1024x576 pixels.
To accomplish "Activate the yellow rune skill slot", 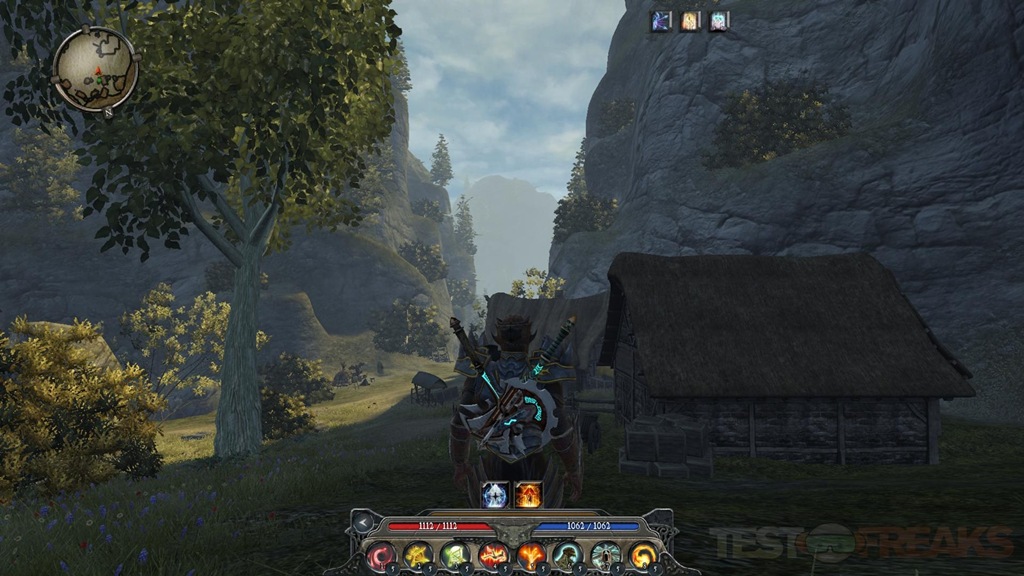I will [418, 555].
